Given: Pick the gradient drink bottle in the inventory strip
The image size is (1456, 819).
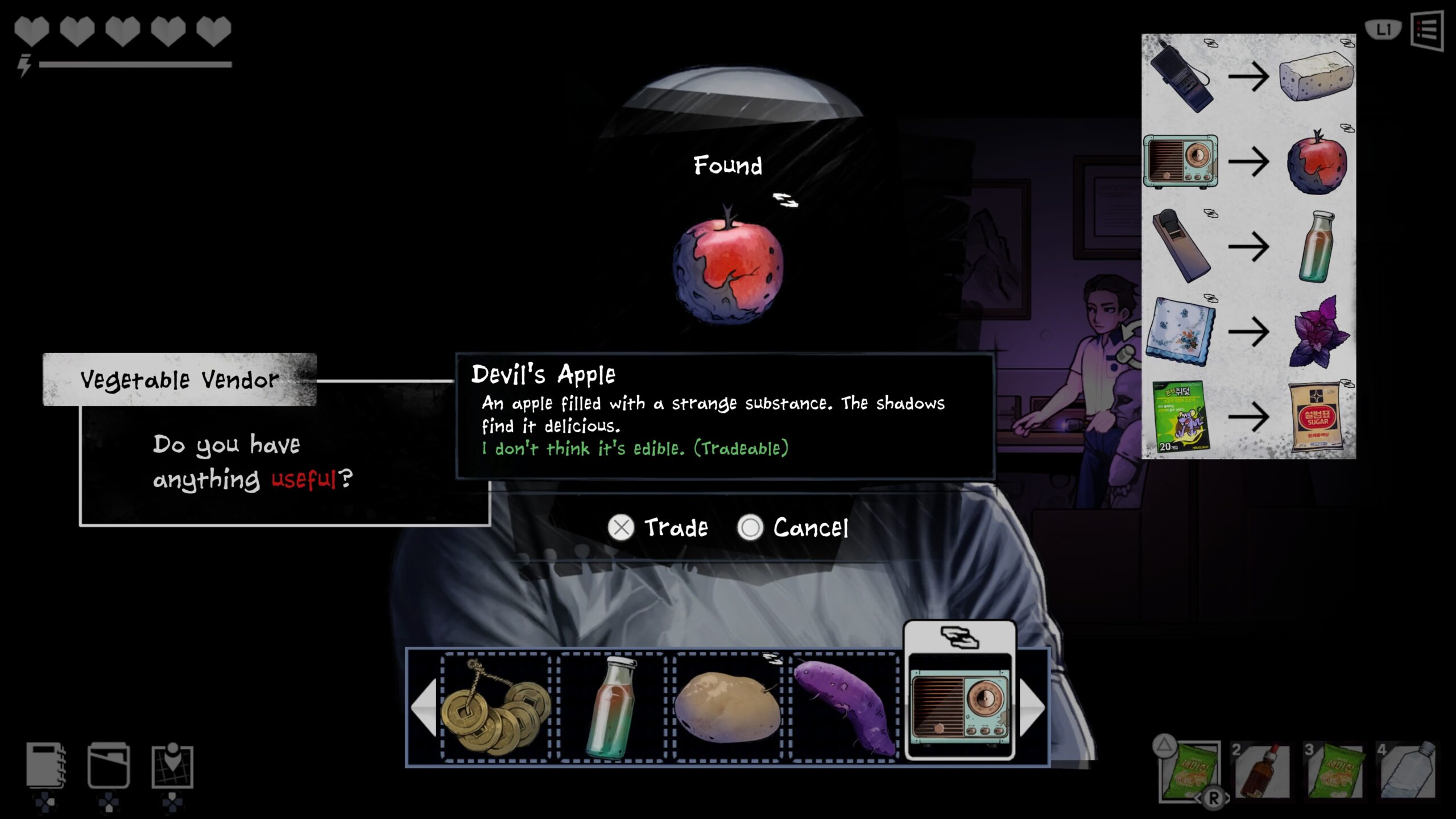Looking at the screenshot, I should tap(611, 706).
